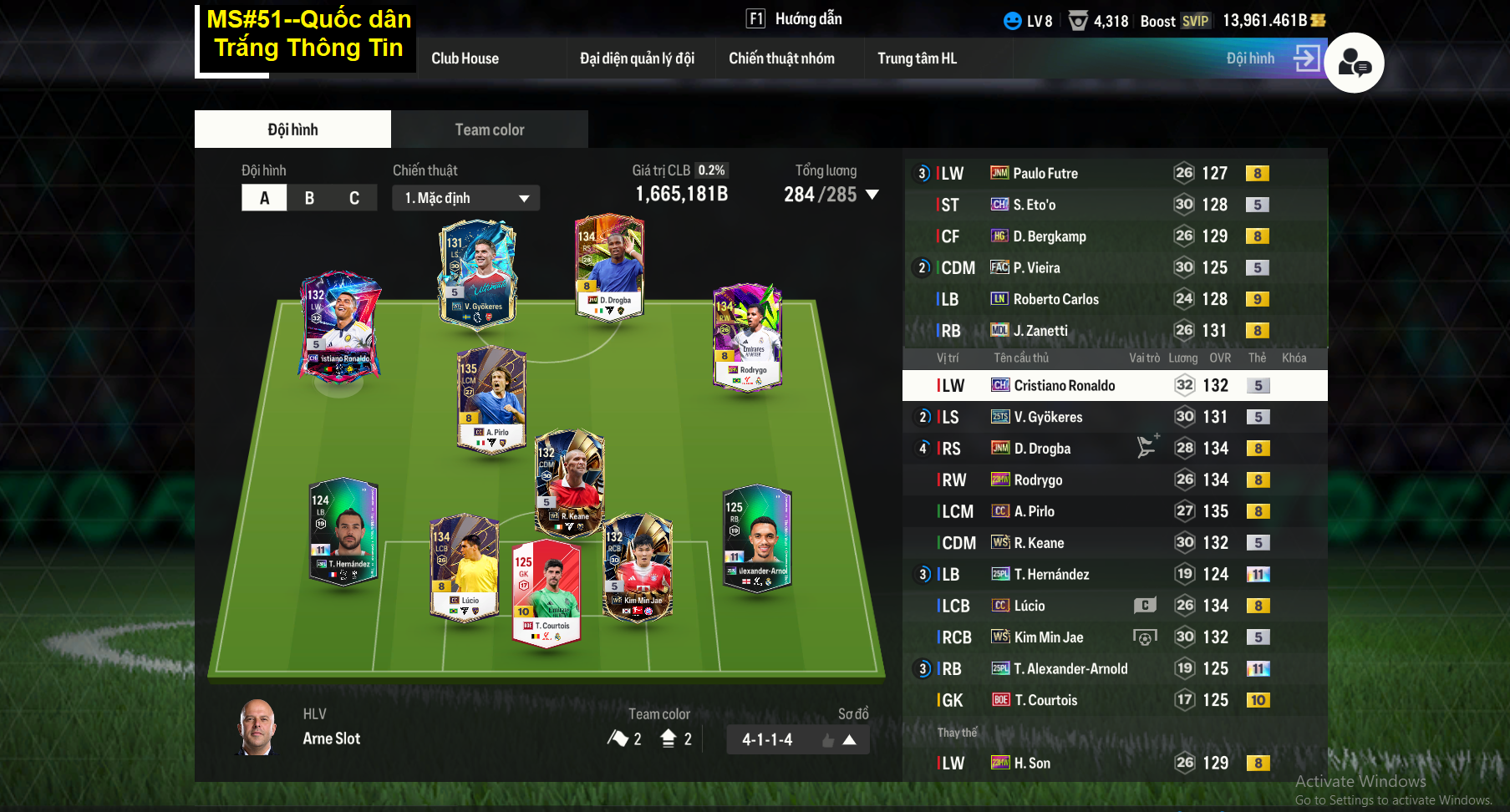This screenshot has width=1510, height=812.
Task: Click the LV 8 smiley face icon
Action: (x=1014, y=21)
